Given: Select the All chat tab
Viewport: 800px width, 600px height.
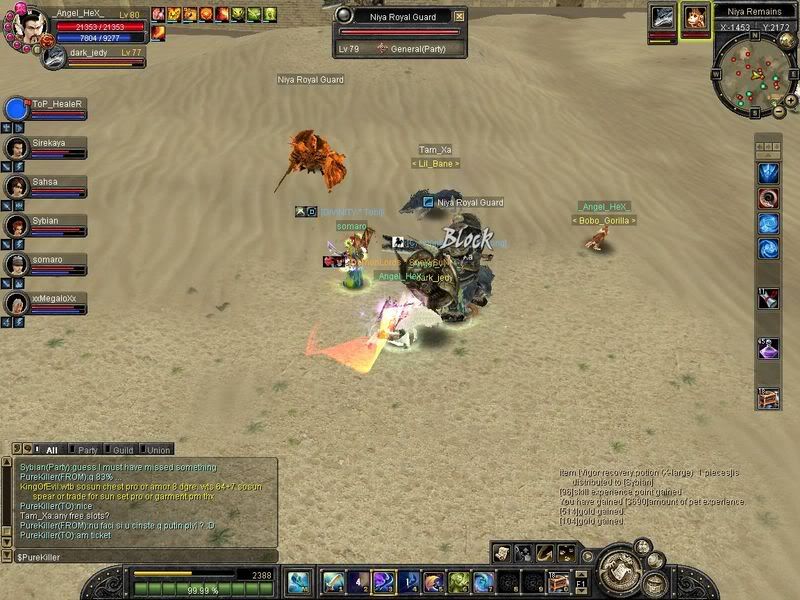Looking at the screenshot, I should click(49, 450).
